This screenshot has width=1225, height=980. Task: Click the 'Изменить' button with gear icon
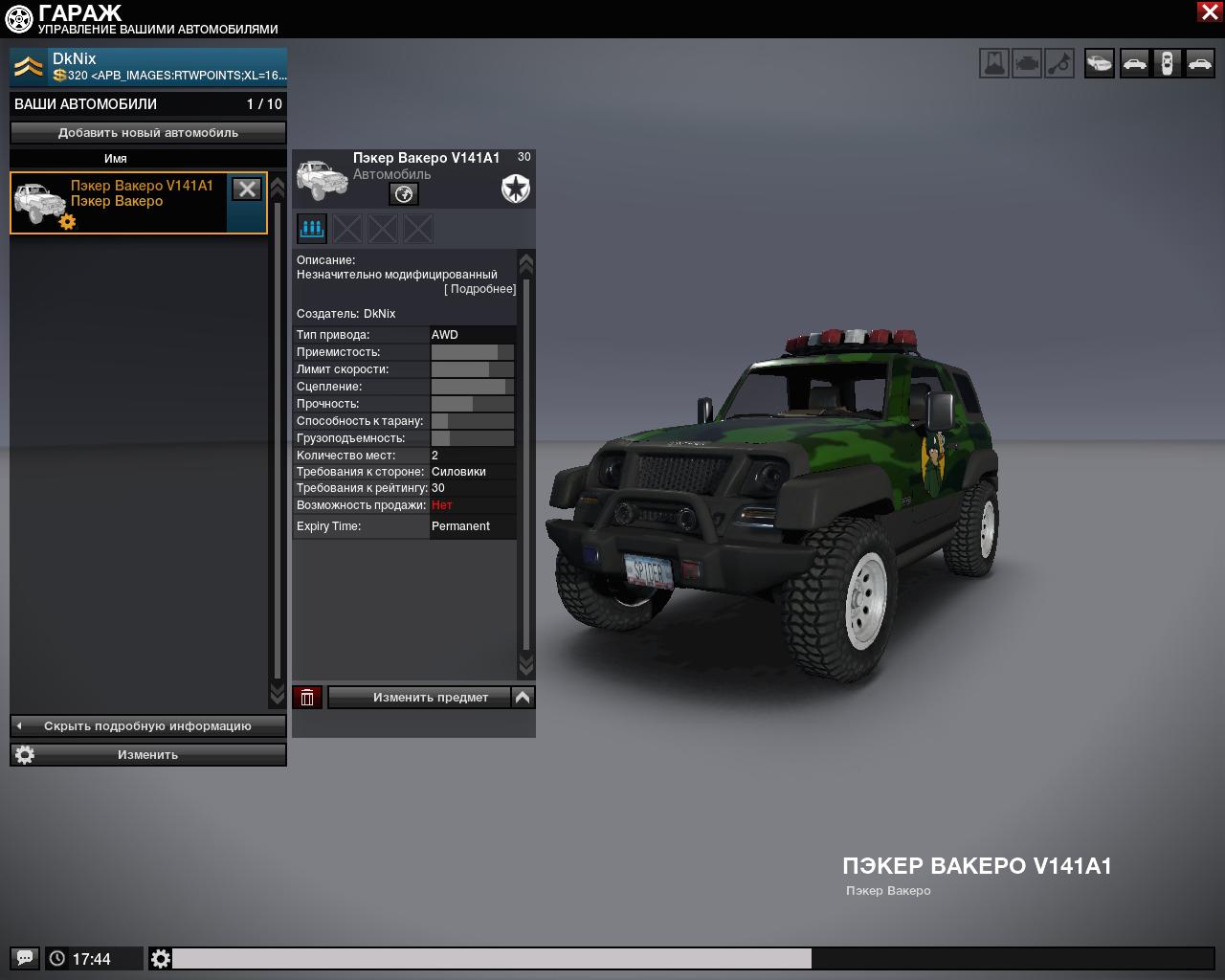point(148,755)
